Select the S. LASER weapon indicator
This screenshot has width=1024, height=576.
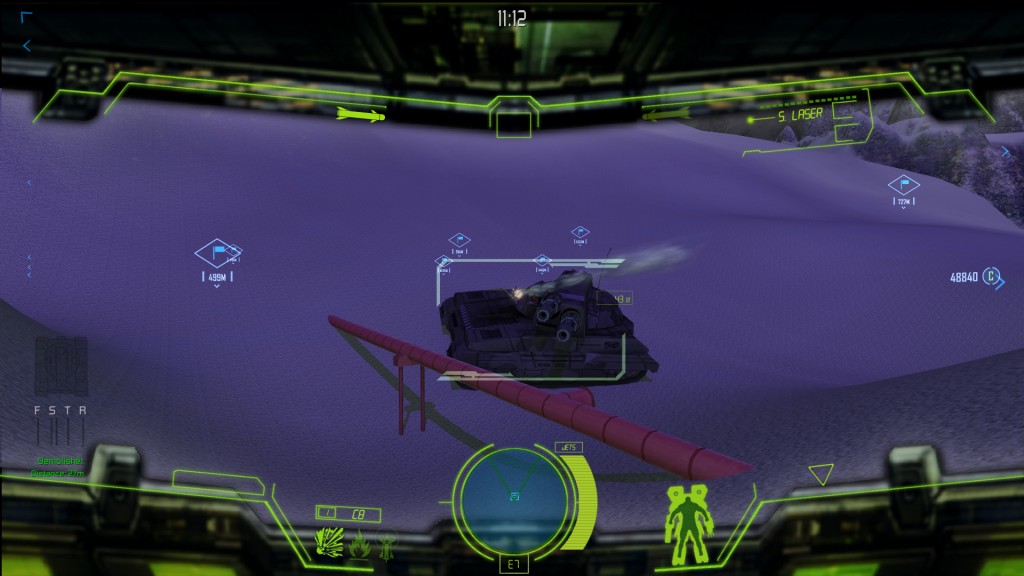pyautogui.click(x=799, y=115)
